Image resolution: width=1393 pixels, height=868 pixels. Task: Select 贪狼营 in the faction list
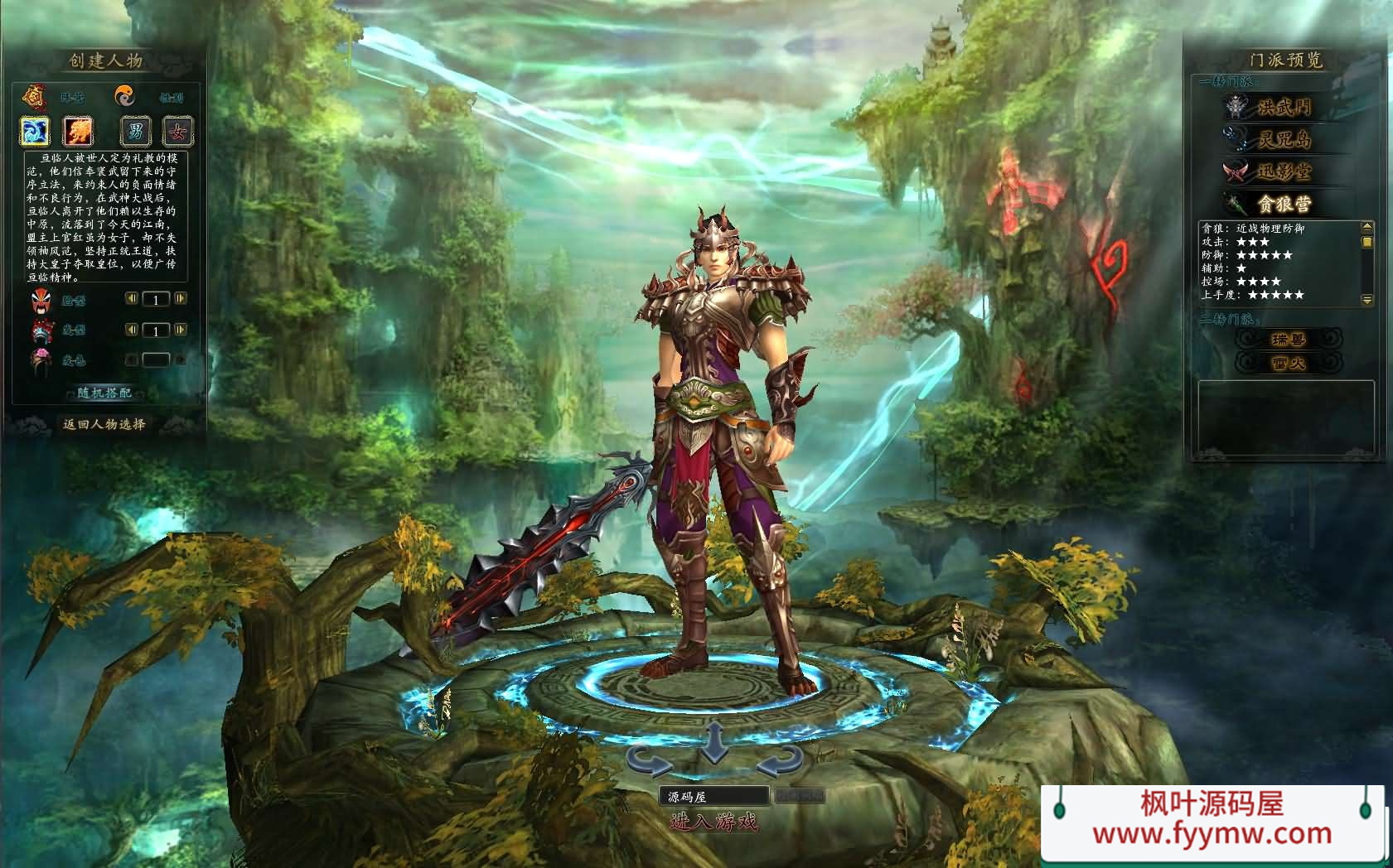(1285, 203)
